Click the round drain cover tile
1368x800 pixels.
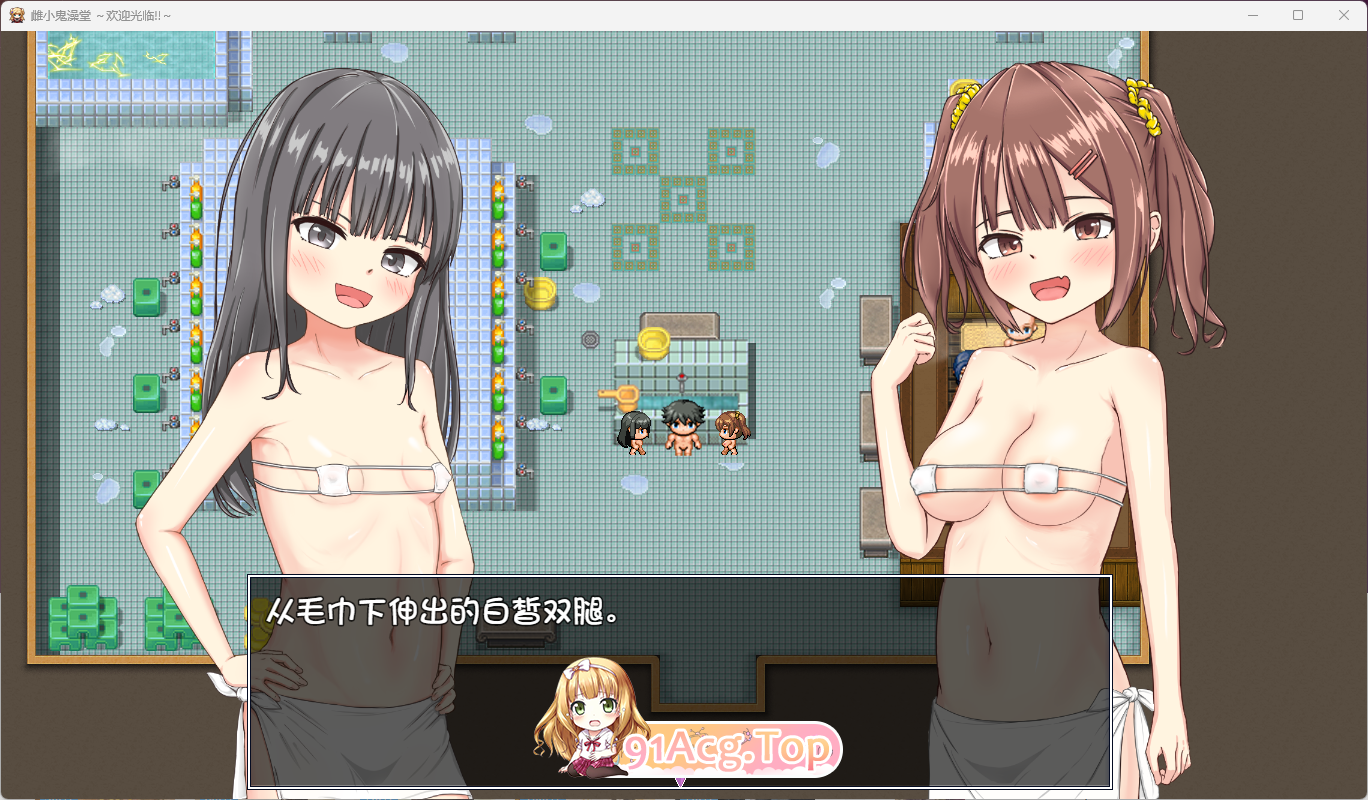[x=590, y=339]
